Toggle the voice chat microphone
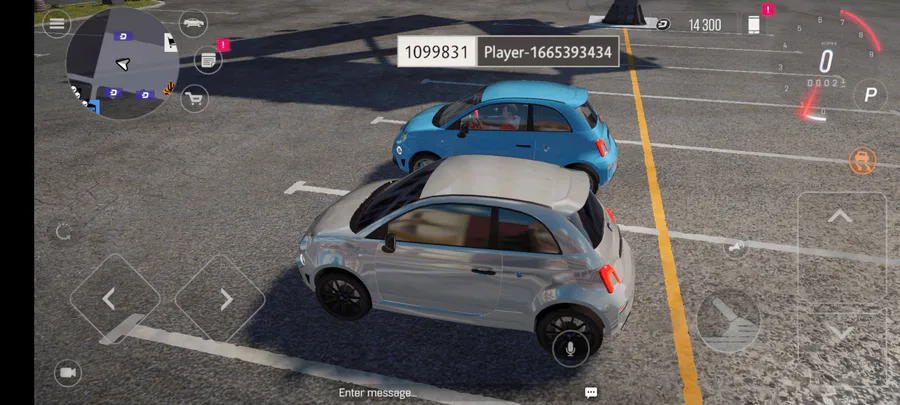 coord(570,348)
